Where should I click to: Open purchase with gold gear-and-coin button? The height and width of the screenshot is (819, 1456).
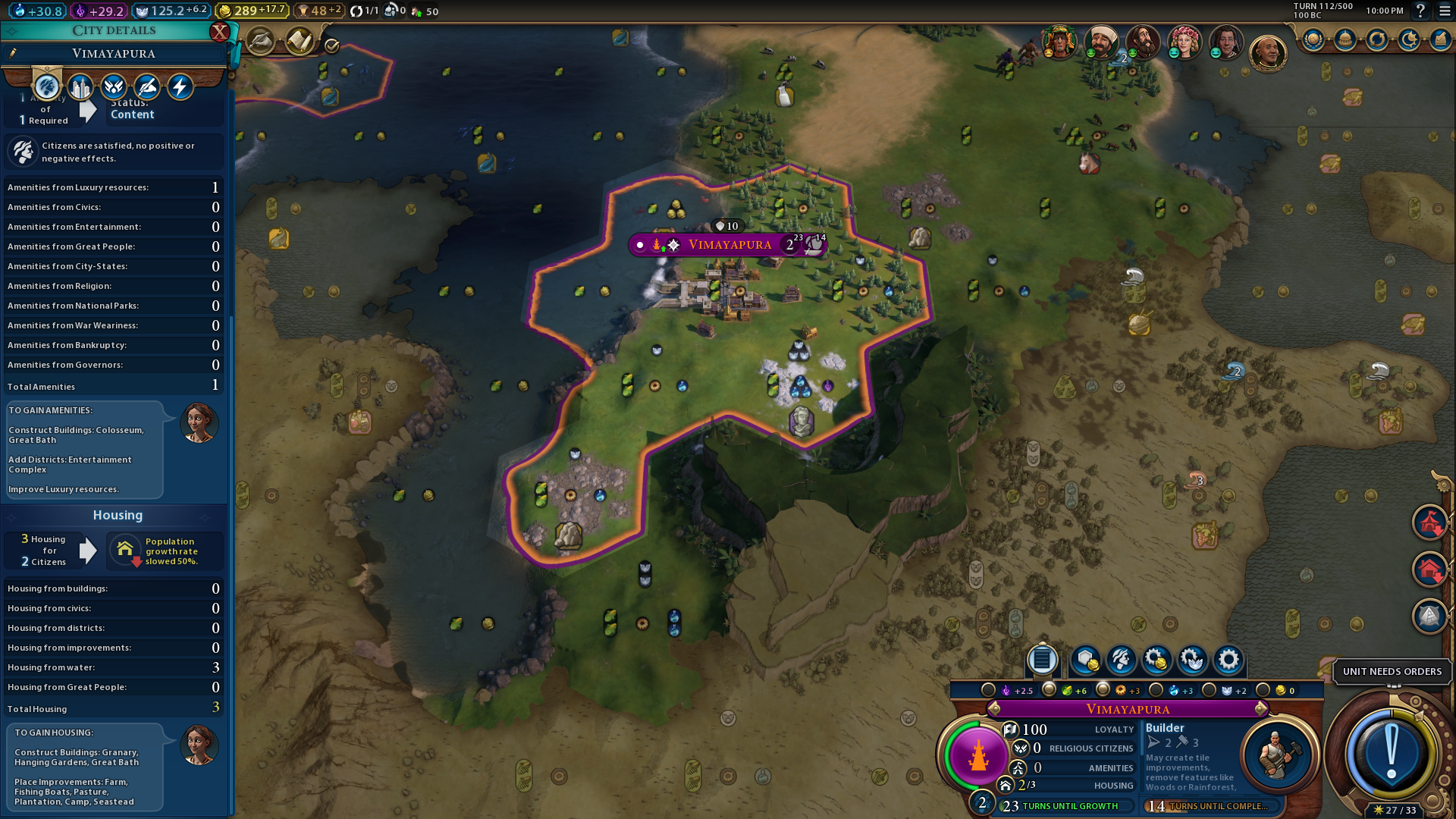click(1156, 661)
